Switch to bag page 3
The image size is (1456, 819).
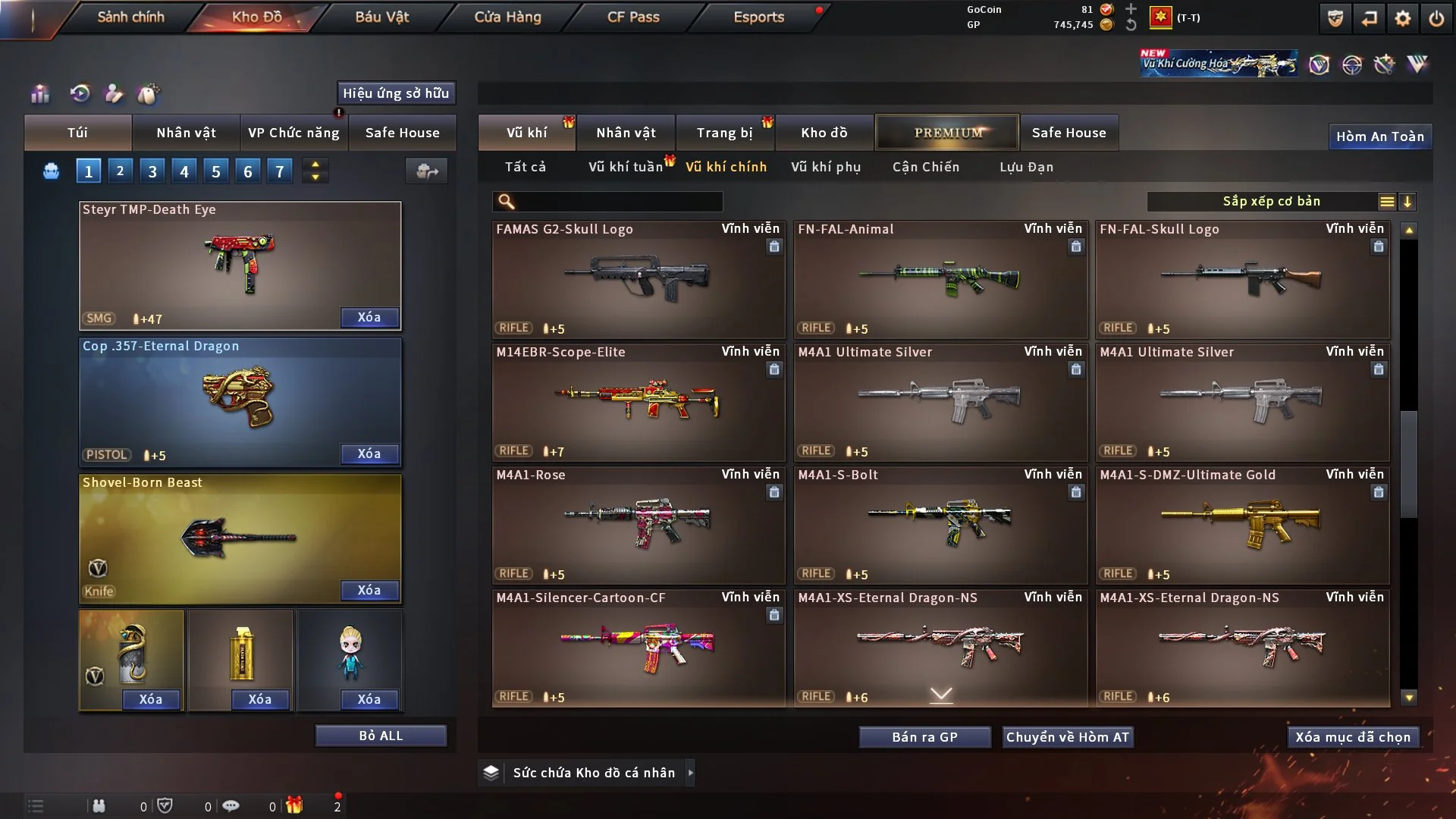click(x=152, y=171)
